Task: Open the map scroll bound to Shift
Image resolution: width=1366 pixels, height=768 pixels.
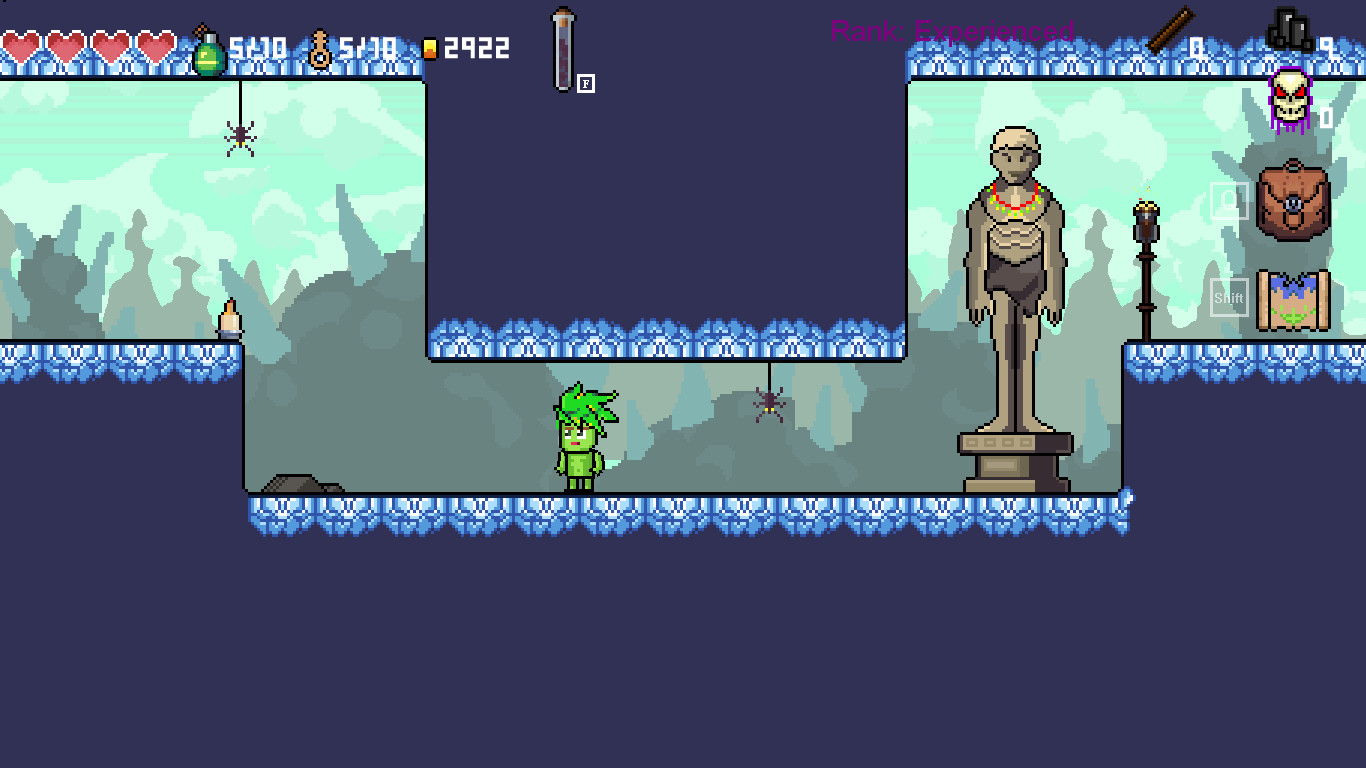Action: [x=1292, y=297]
